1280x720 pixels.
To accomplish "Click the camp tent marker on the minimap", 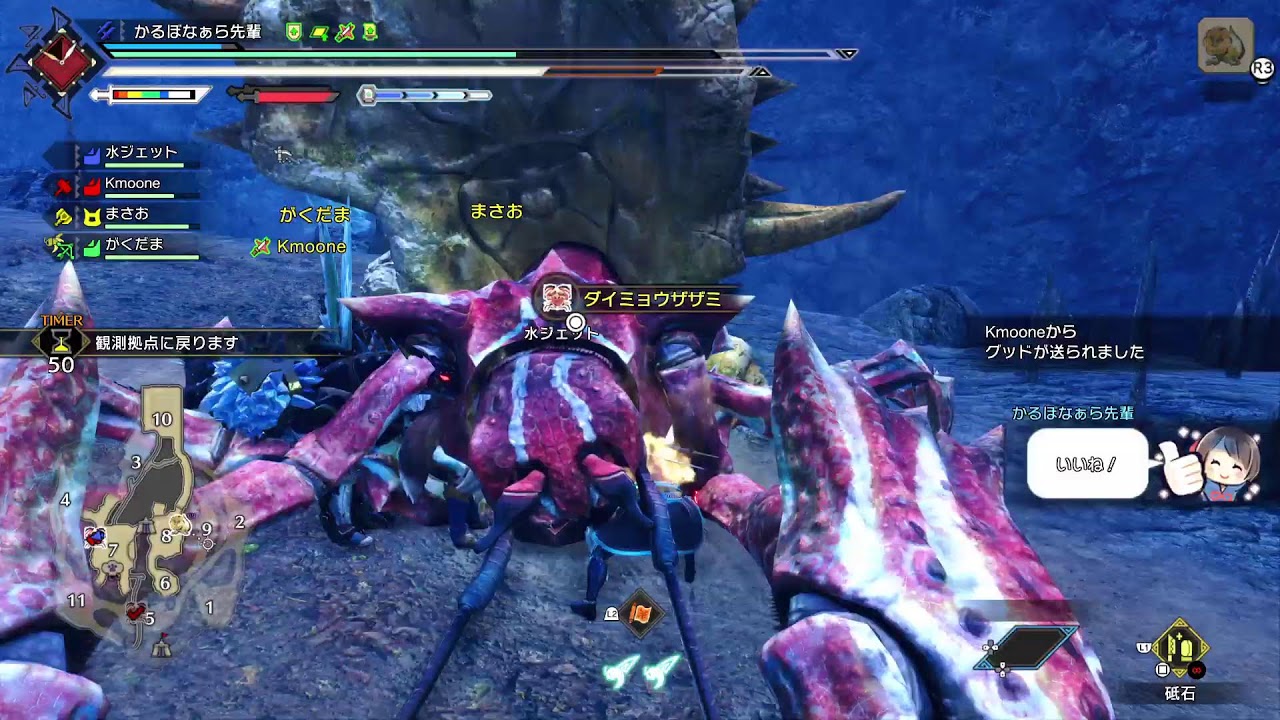I will [161, 648].
